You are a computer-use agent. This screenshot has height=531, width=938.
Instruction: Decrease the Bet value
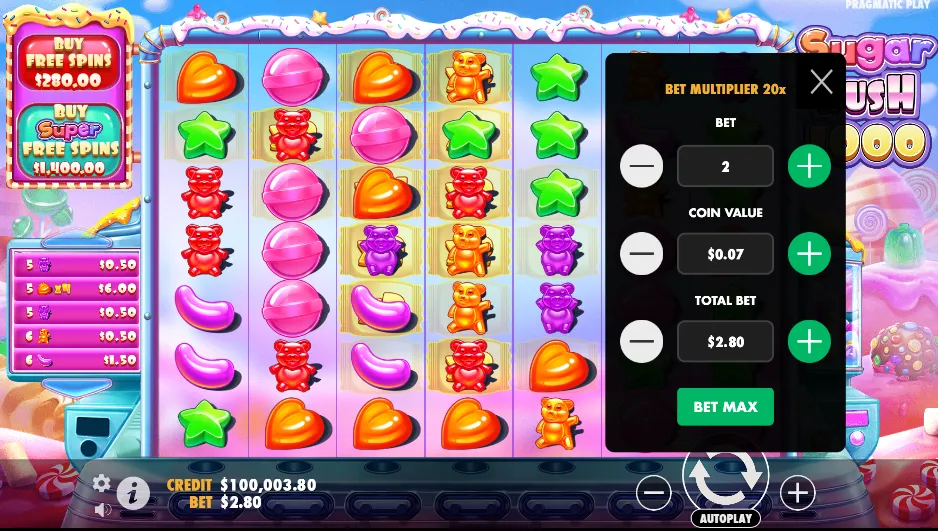pyautogui.click(x=641, y=166)
